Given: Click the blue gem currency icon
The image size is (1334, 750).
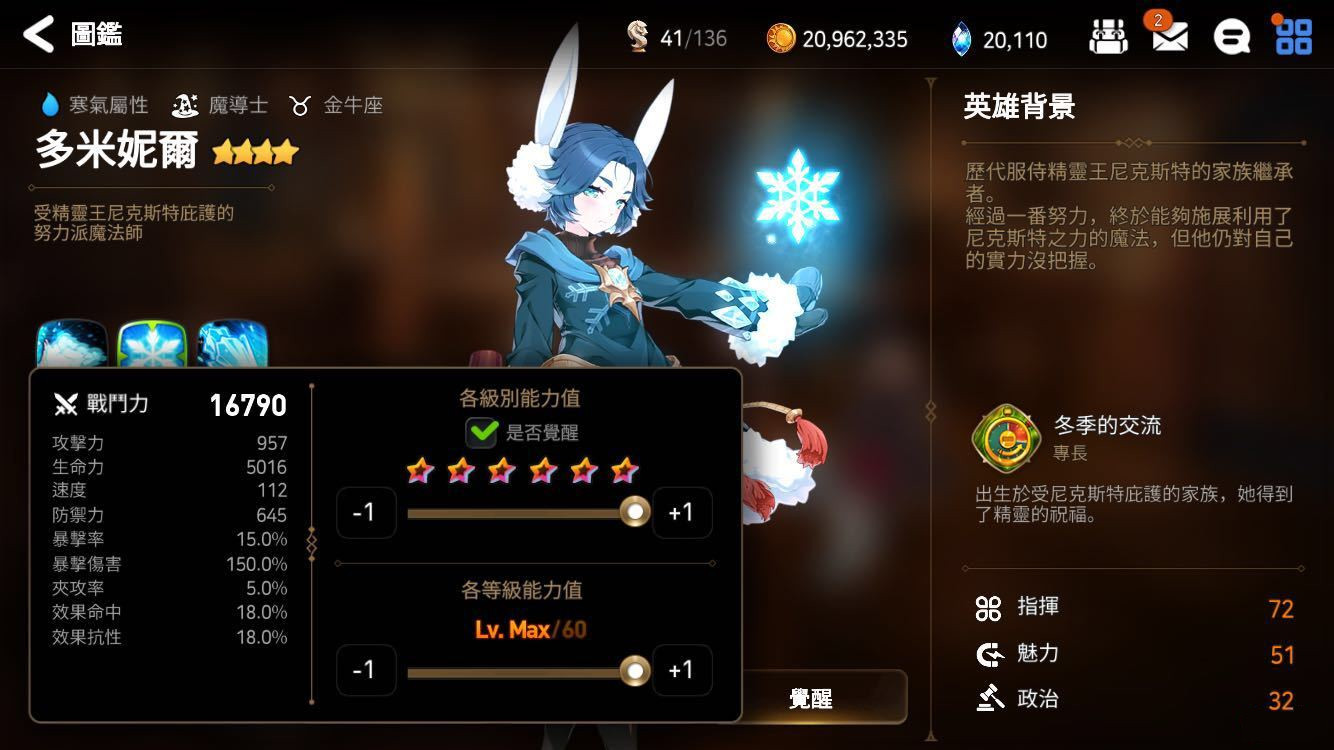Looking at the screenshot, I should click(963, 40).
